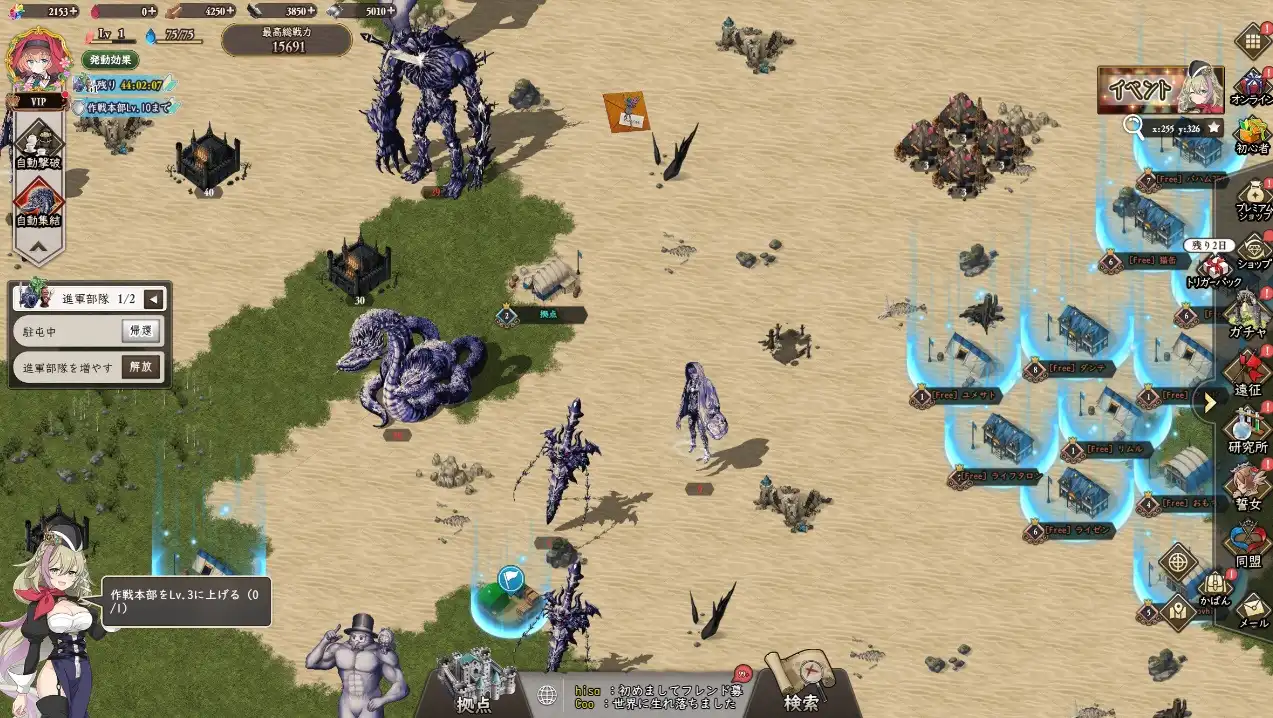Open the メール mailbox
The width and height of the screenshot is (1273, 718).
tap(1253, 608)
